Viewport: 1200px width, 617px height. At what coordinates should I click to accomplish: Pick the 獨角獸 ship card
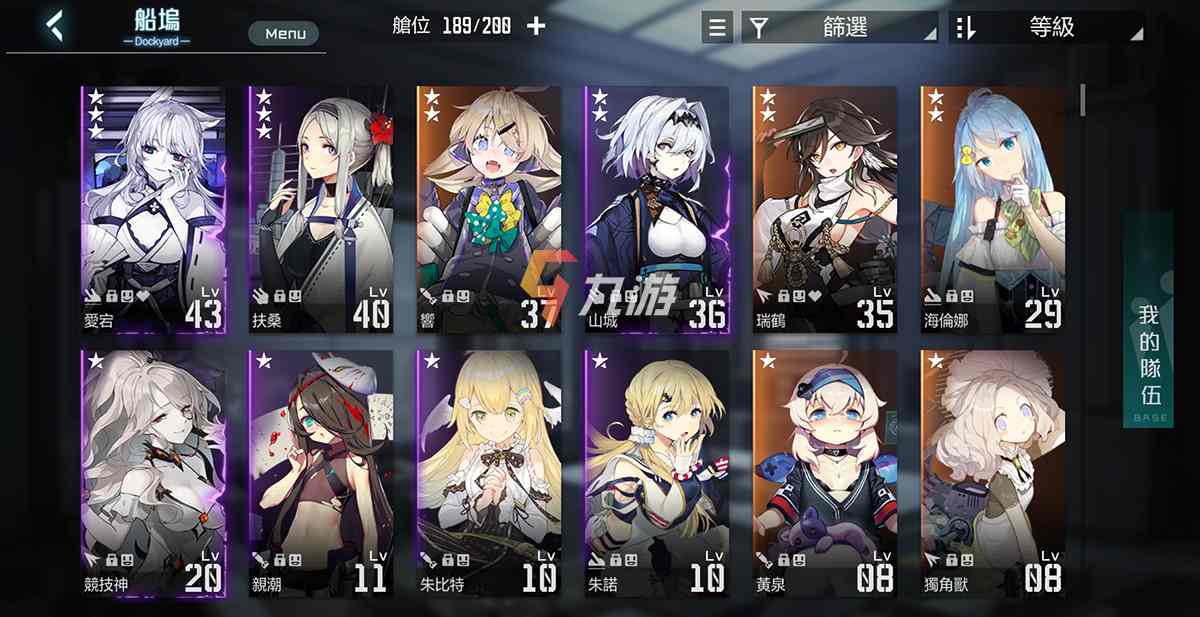[993, 473]
